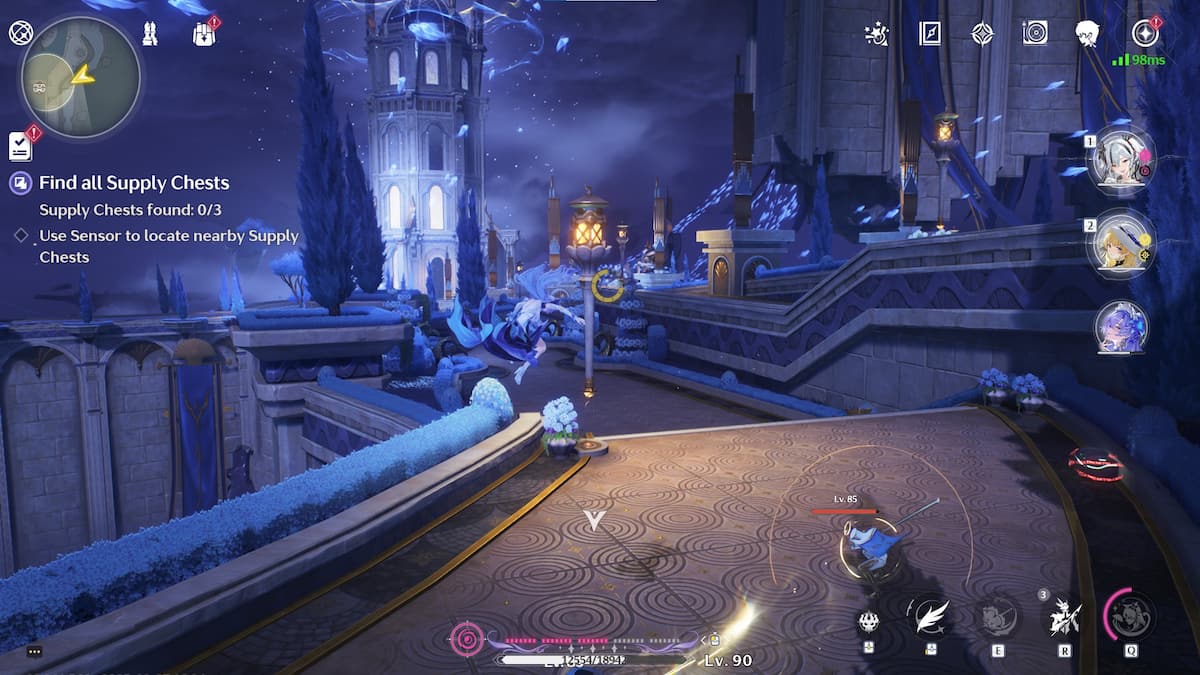1200x675 pixels.
Task: Select the purple-haired character portrait
Action: click(x=1121, y=327)
